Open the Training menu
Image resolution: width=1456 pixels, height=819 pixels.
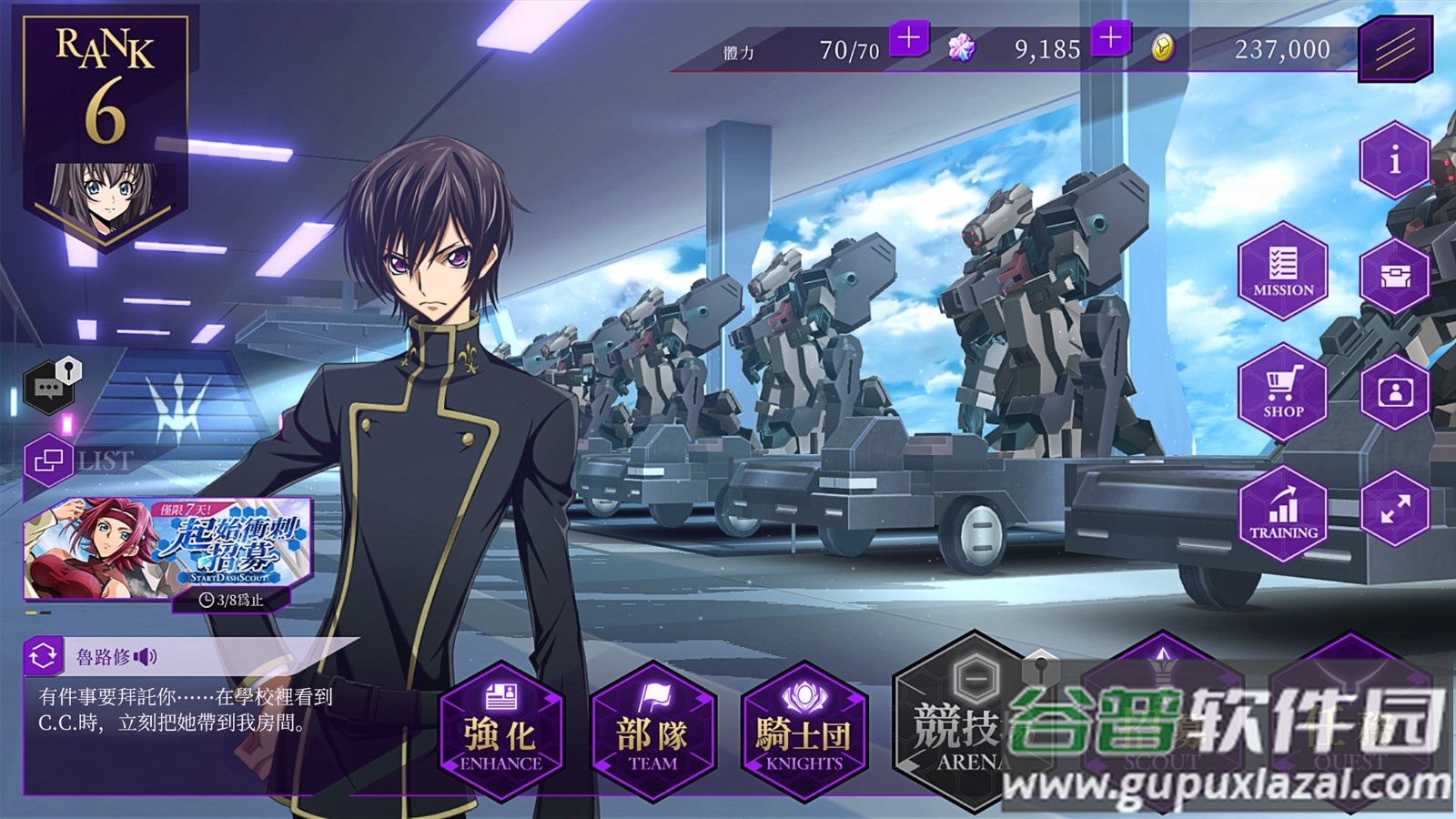1283,513
